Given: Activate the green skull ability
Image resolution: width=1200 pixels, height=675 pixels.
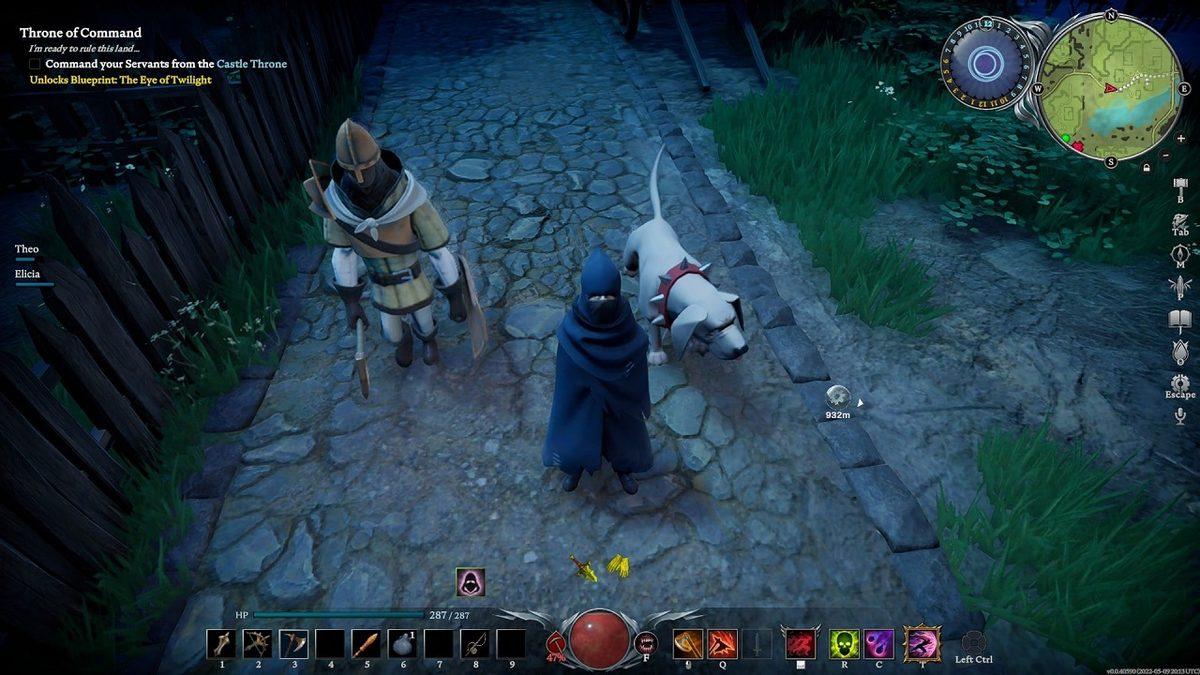Looking at the screenshot, I should 845,643.
